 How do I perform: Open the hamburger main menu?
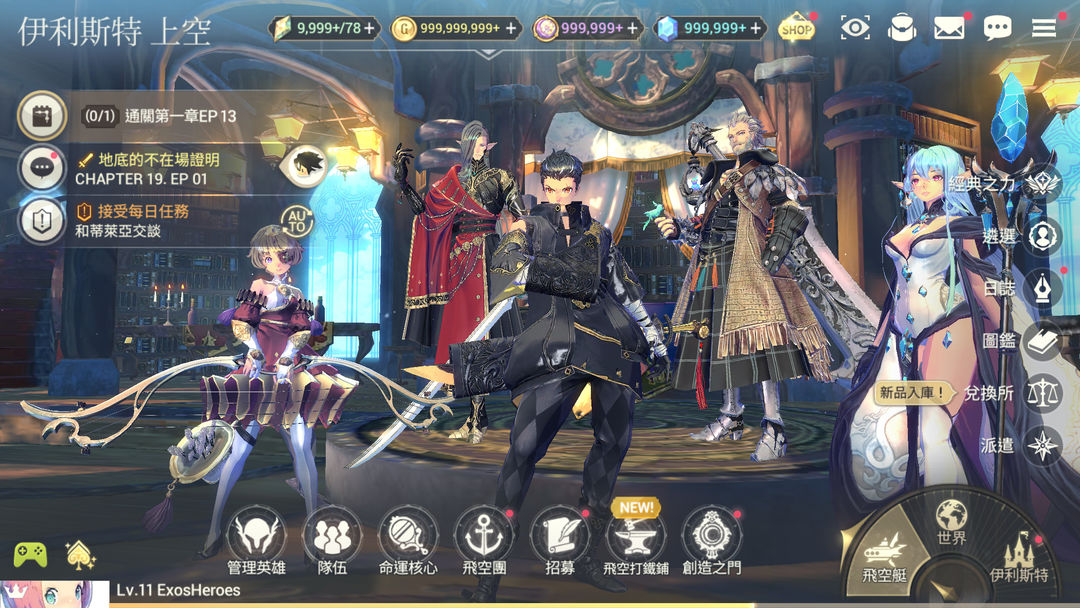pyautogui.click(x=1044, y=28)
